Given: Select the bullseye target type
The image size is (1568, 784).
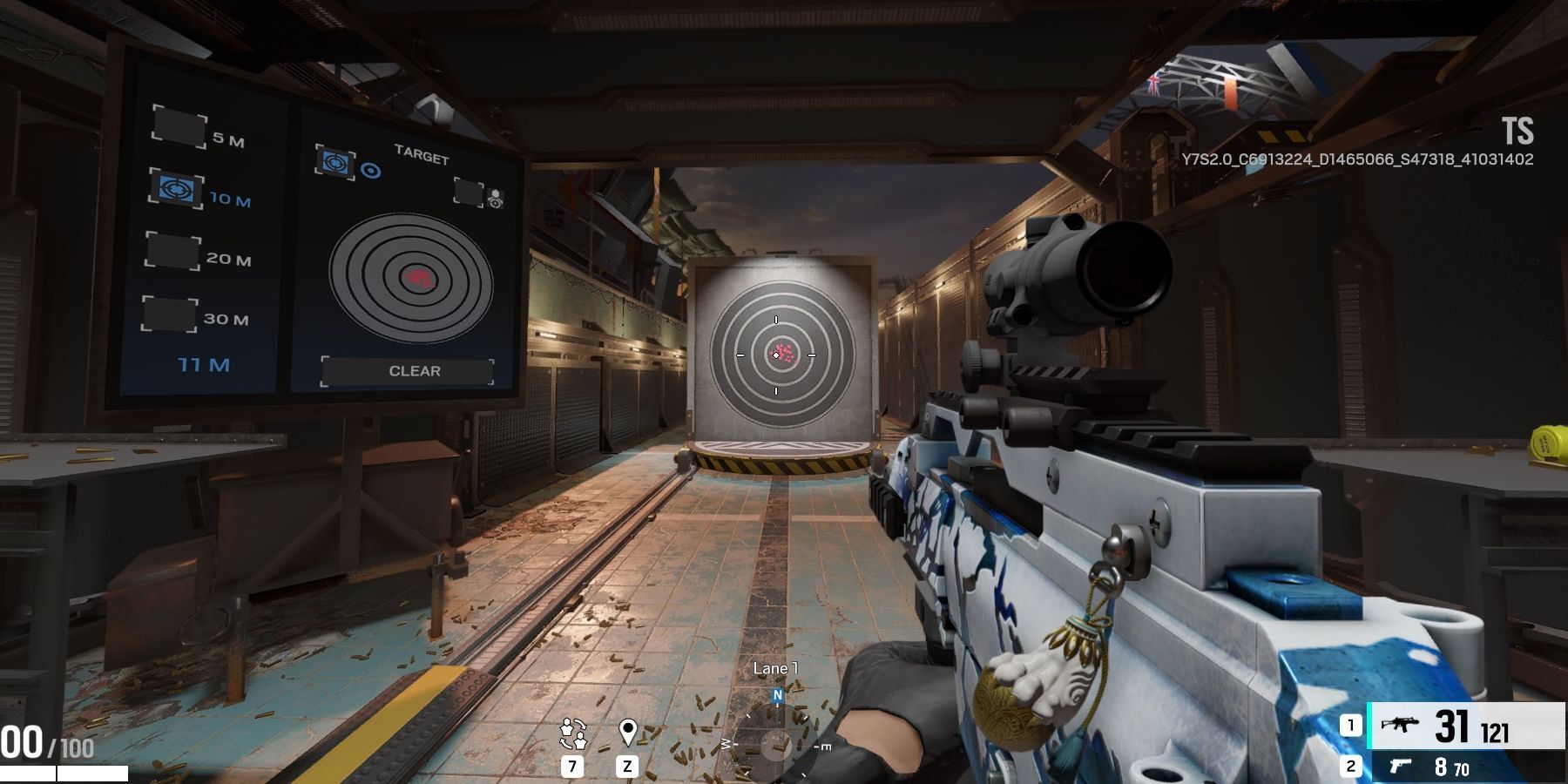Looking at the screenshot, I should tap(335, 163).
